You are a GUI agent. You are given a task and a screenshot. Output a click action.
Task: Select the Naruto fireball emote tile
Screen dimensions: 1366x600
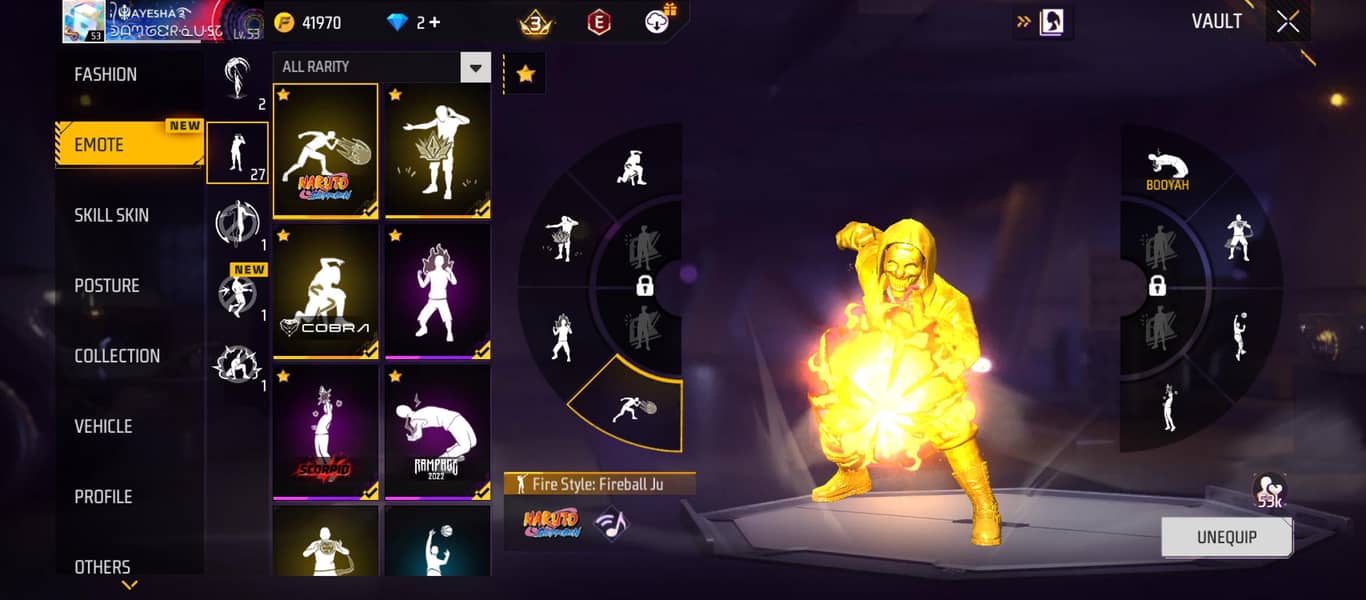click(325, 150)
